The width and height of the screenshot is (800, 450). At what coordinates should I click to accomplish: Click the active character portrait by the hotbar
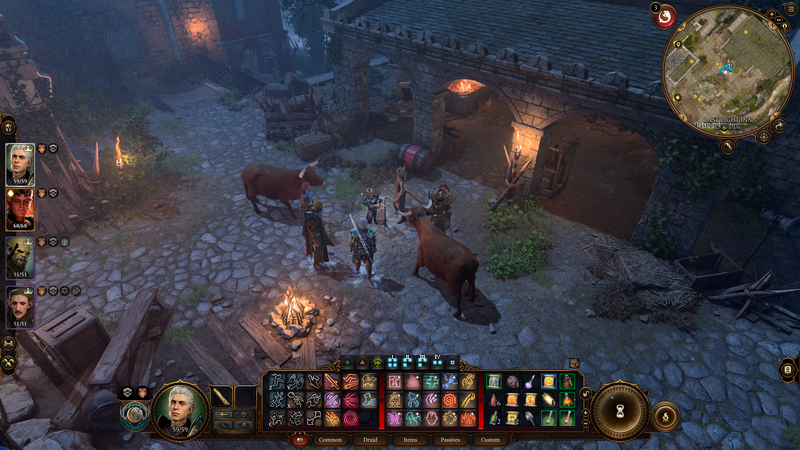181,409
